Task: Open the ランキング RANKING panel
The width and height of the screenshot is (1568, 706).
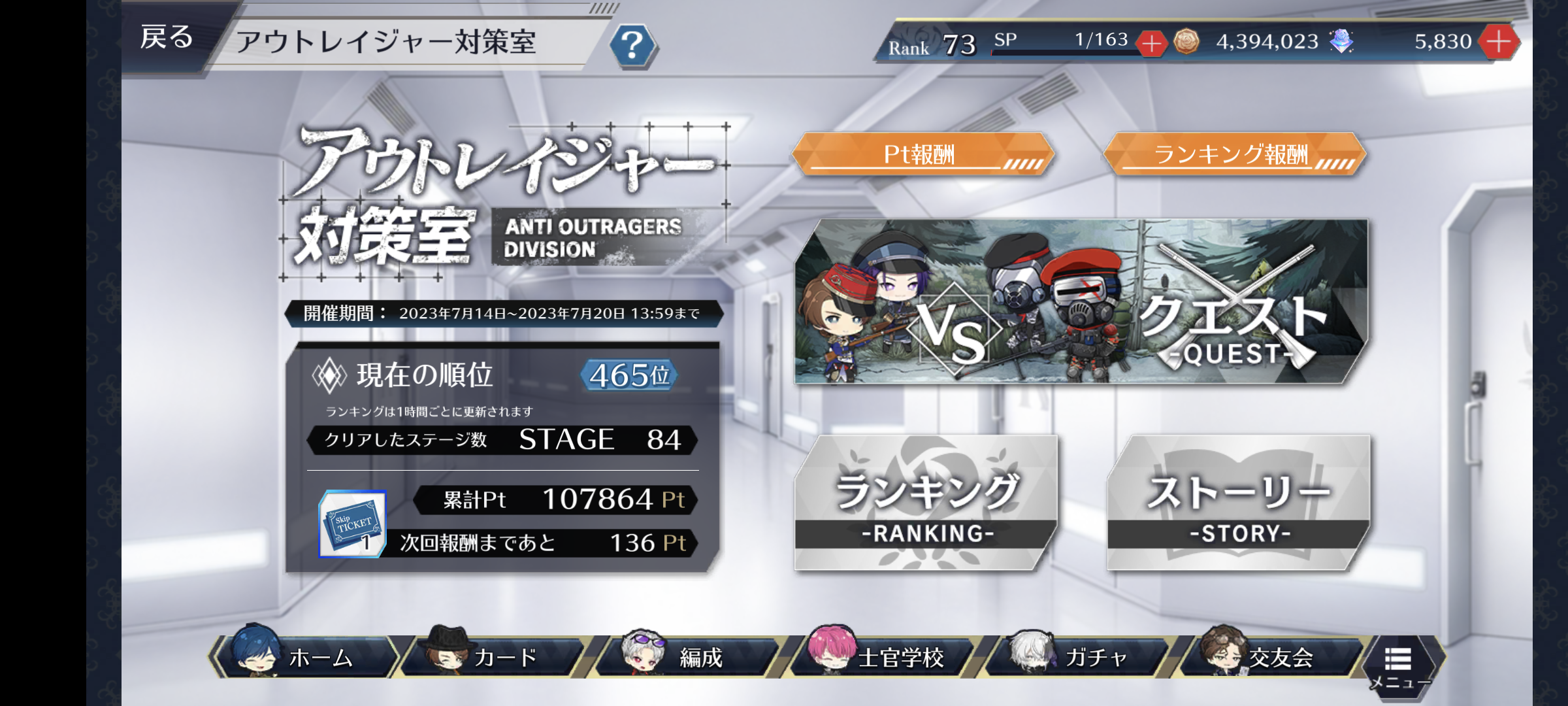Action: pyautogui.click(x=925, y=503)
